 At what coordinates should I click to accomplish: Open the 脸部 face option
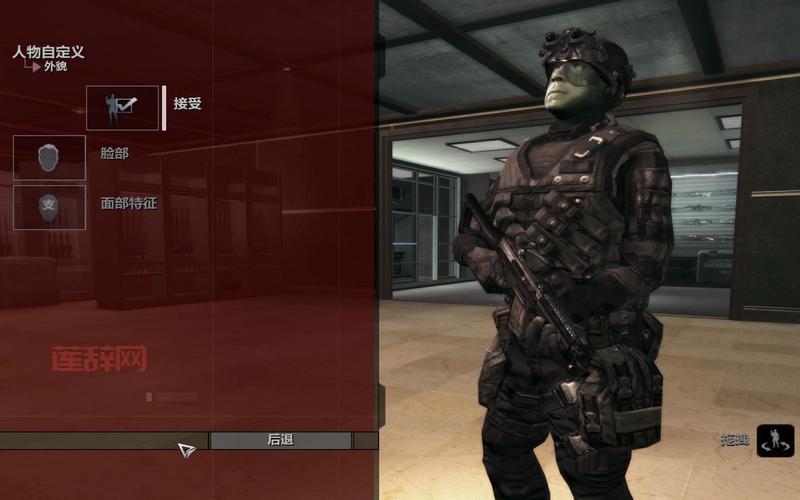[50, 157]
